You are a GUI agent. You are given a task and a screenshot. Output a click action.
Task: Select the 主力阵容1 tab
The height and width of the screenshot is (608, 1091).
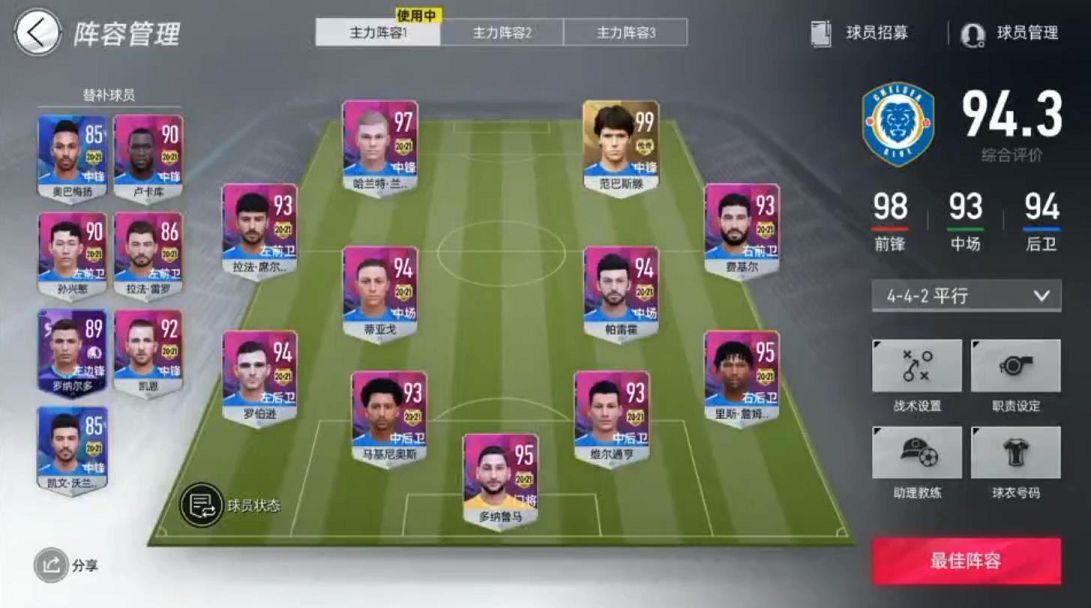(378, 33)
